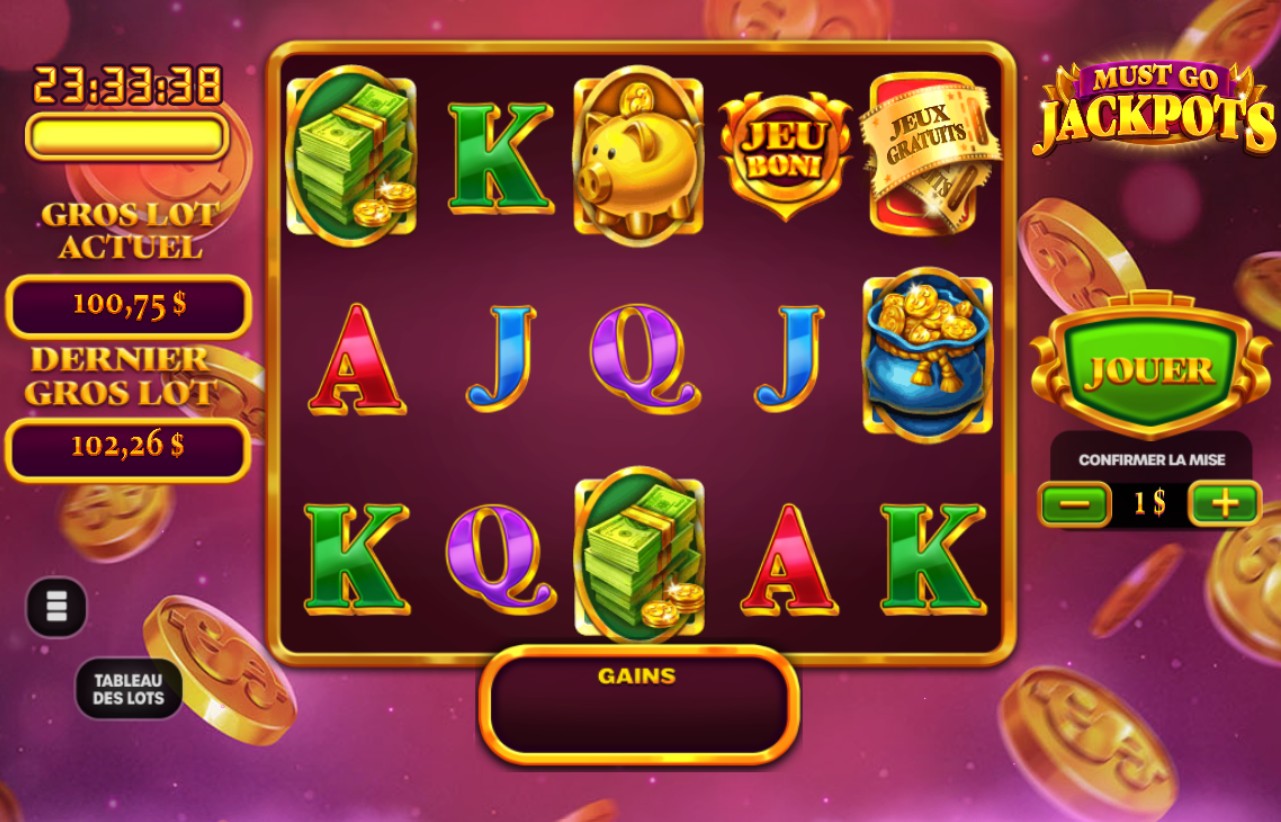
Task: Click the Dernier Gros Lot amount field
Action: point(126,449)
